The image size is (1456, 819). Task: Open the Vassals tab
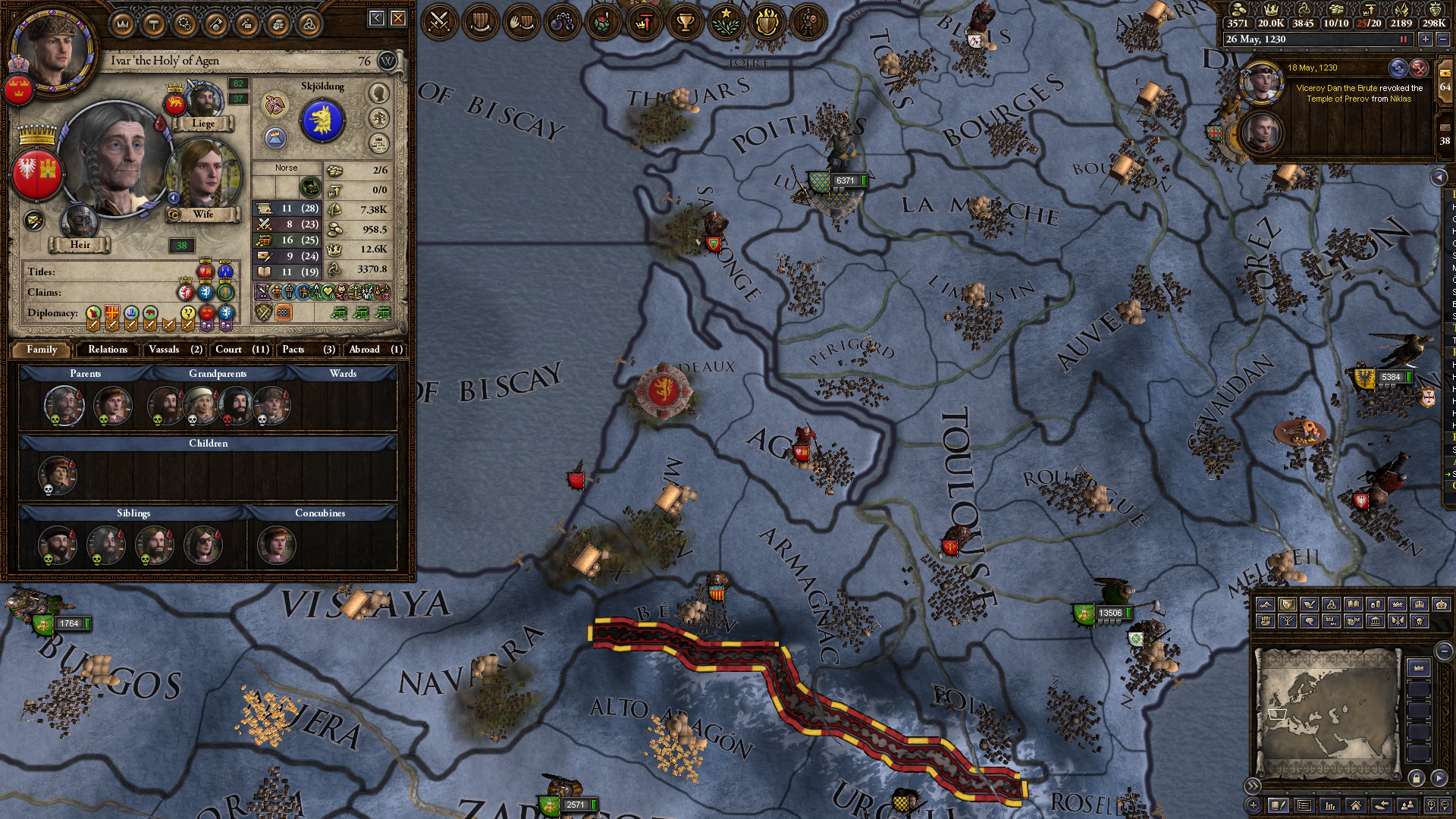coord(173,350)
